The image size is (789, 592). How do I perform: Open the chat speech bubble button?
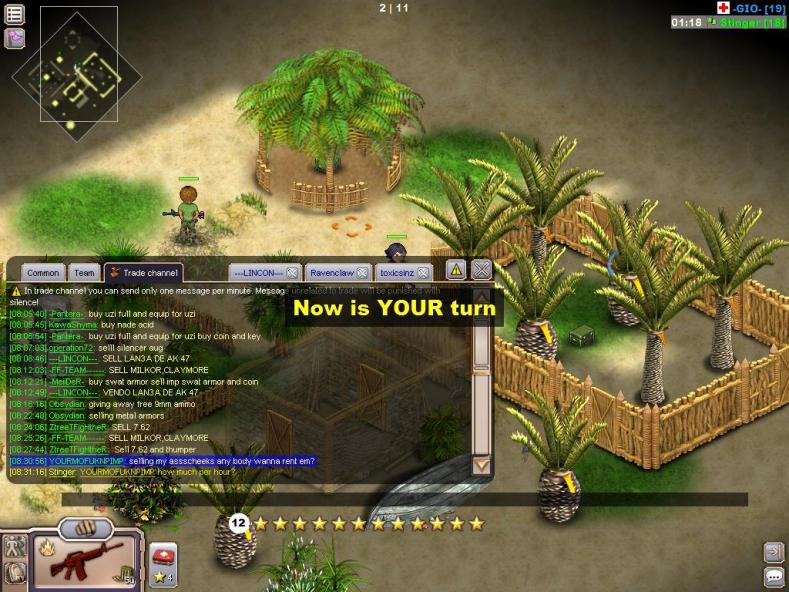coord(773,577)
